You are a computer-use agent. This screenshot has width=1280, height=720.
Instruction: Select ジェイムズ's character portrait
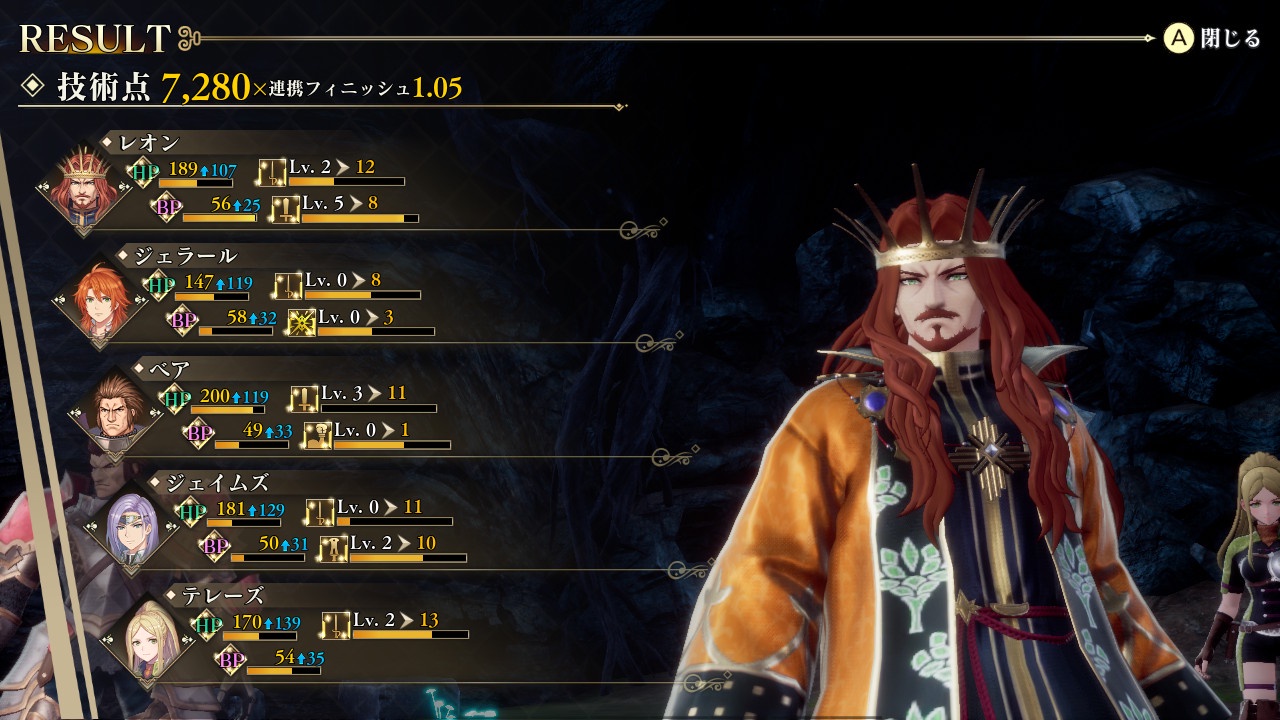click(130, 525)
